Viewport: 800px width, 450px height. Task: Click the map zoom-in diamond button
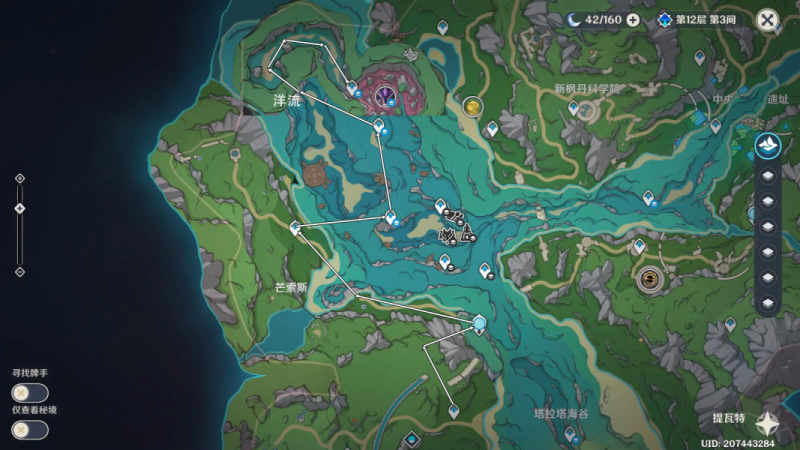pos(20,178)
